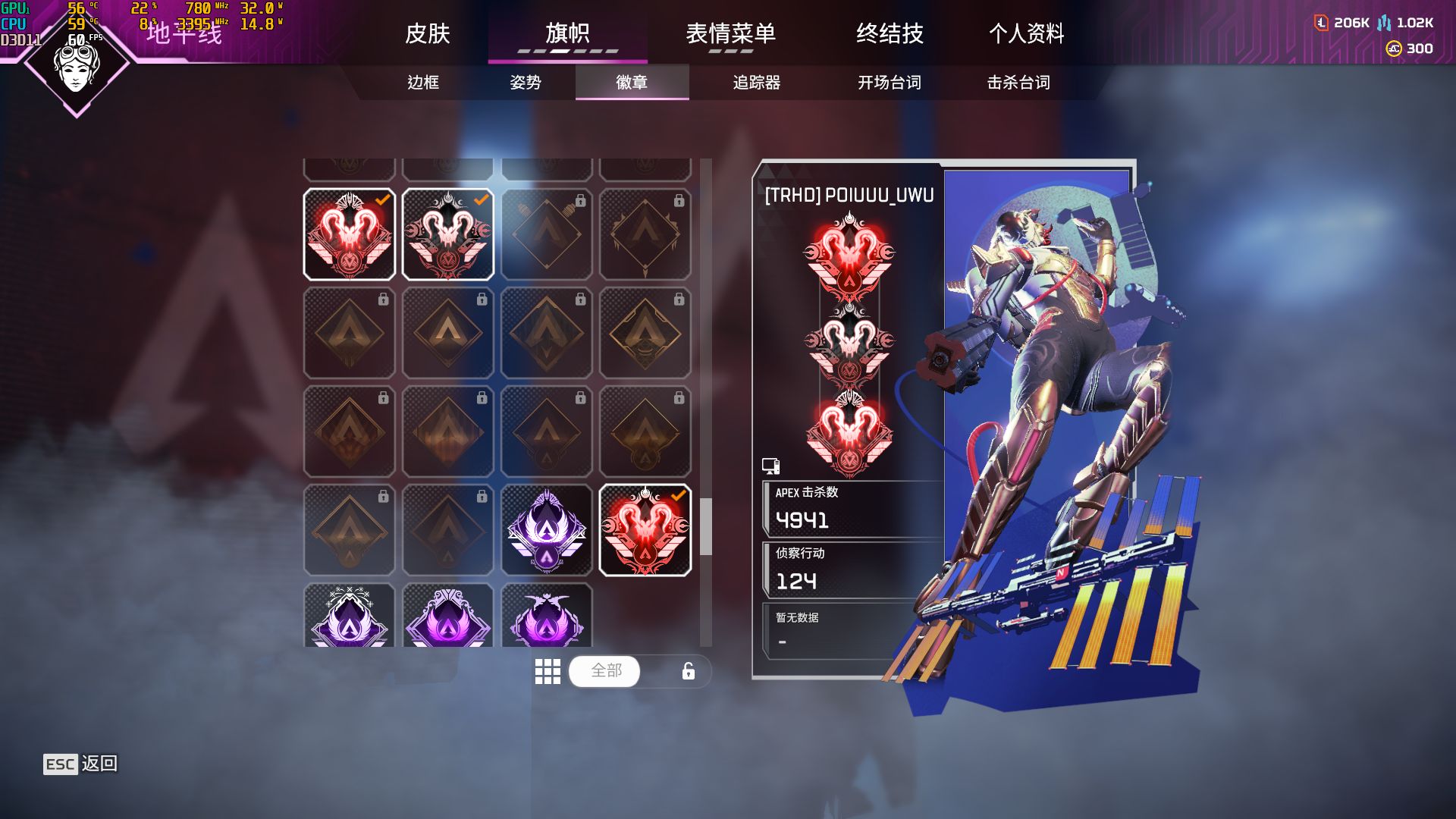The image size is (1456, 819).
Task: Click the unlock filter icon
Action: pos(688,671)
